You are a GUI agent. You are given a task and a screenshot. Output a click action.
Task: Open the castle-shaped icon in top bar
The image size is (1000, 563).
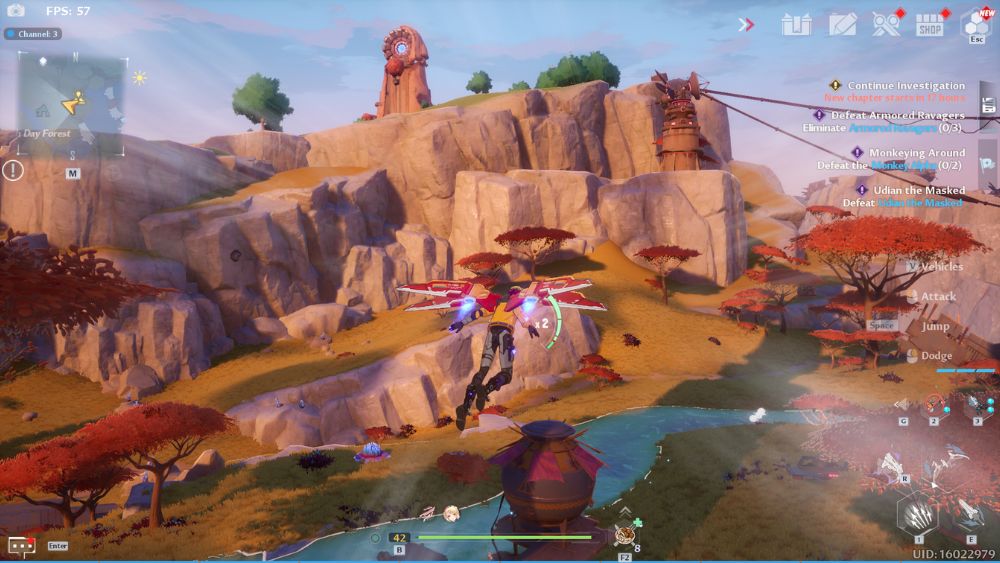pyautogui.click(x=796, y=24)
